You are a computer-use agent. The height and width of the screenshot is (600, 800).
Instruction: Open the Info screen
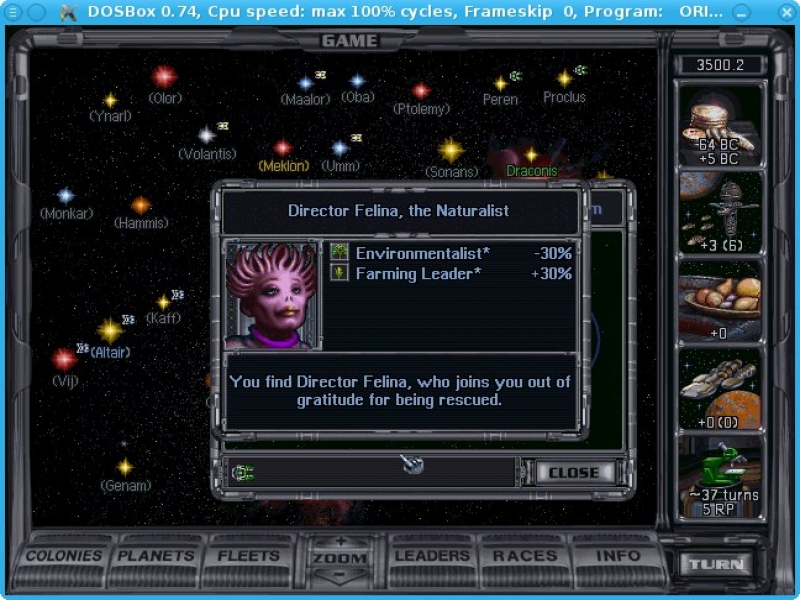coord(618,556)
